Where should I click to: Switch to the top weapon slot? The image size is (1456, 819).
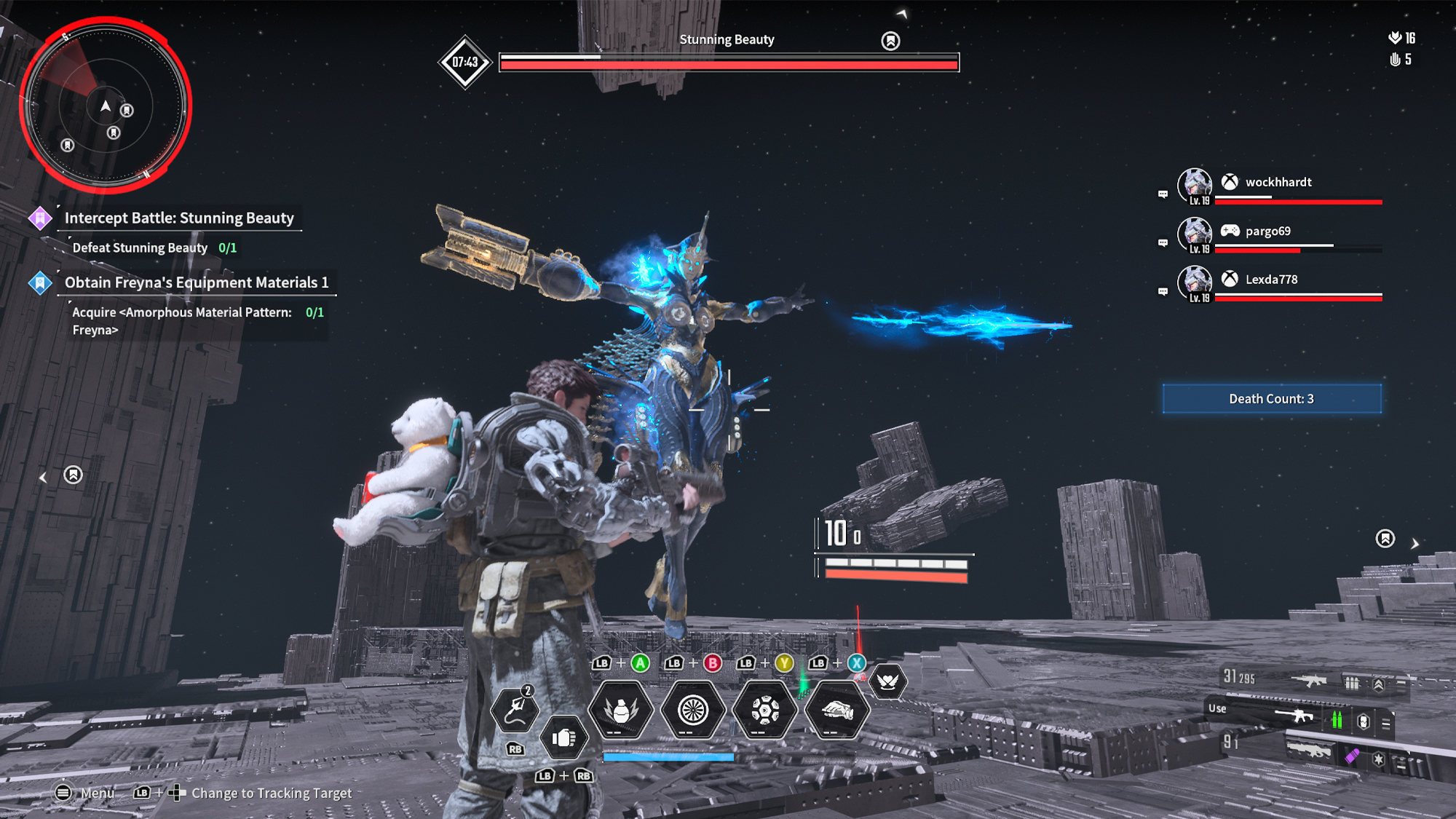tap(1310, 681)
